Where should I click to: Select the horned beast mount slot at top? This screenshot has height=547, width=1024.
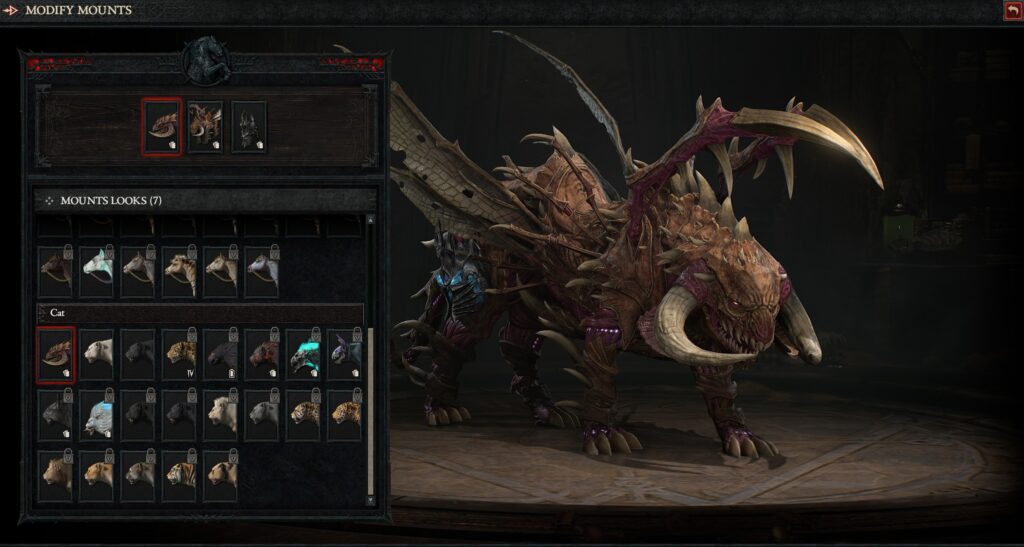tap(162, 126)
